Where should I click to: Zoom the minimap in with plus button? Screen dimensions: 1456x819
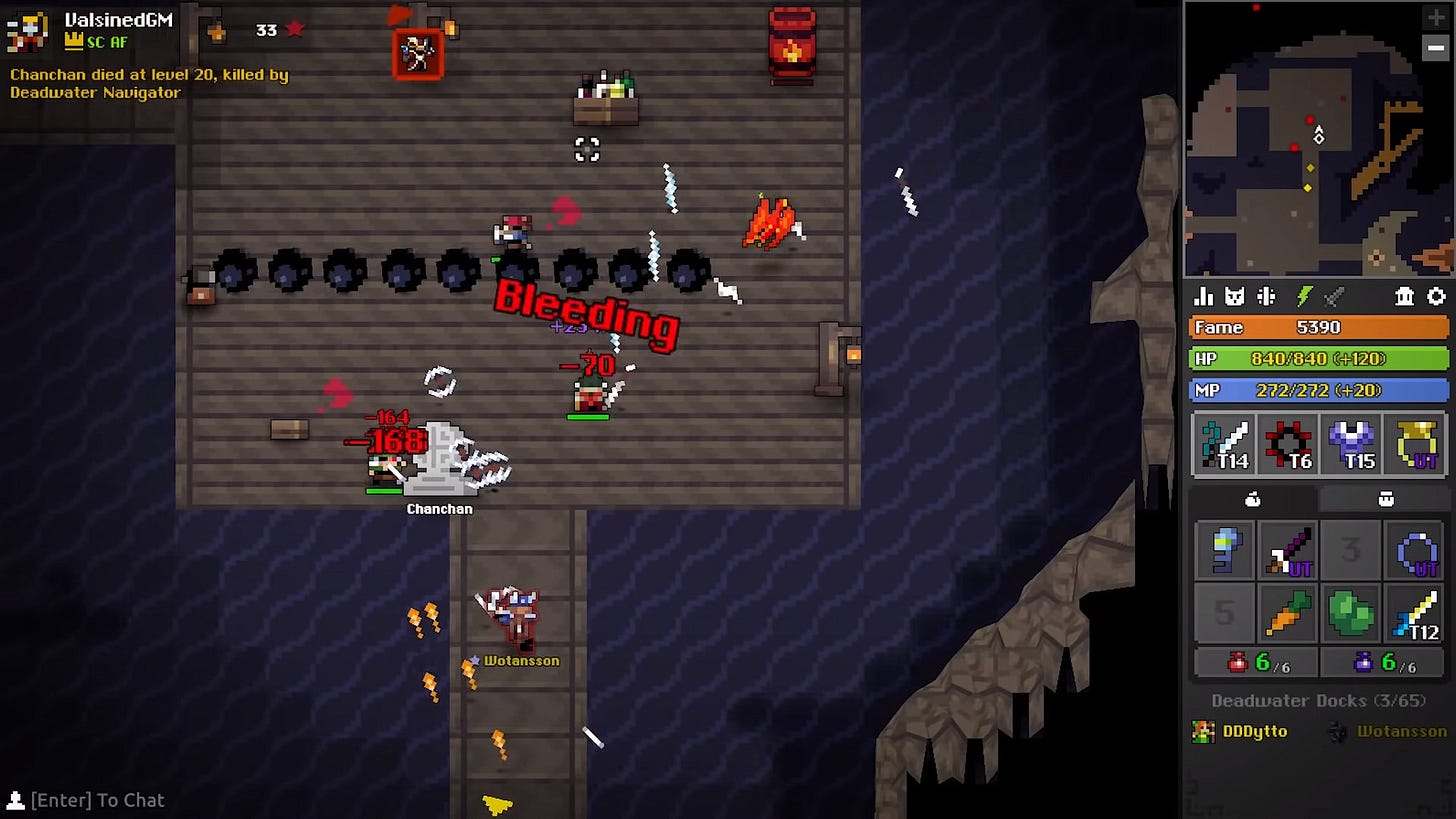tap(1436, 17)
